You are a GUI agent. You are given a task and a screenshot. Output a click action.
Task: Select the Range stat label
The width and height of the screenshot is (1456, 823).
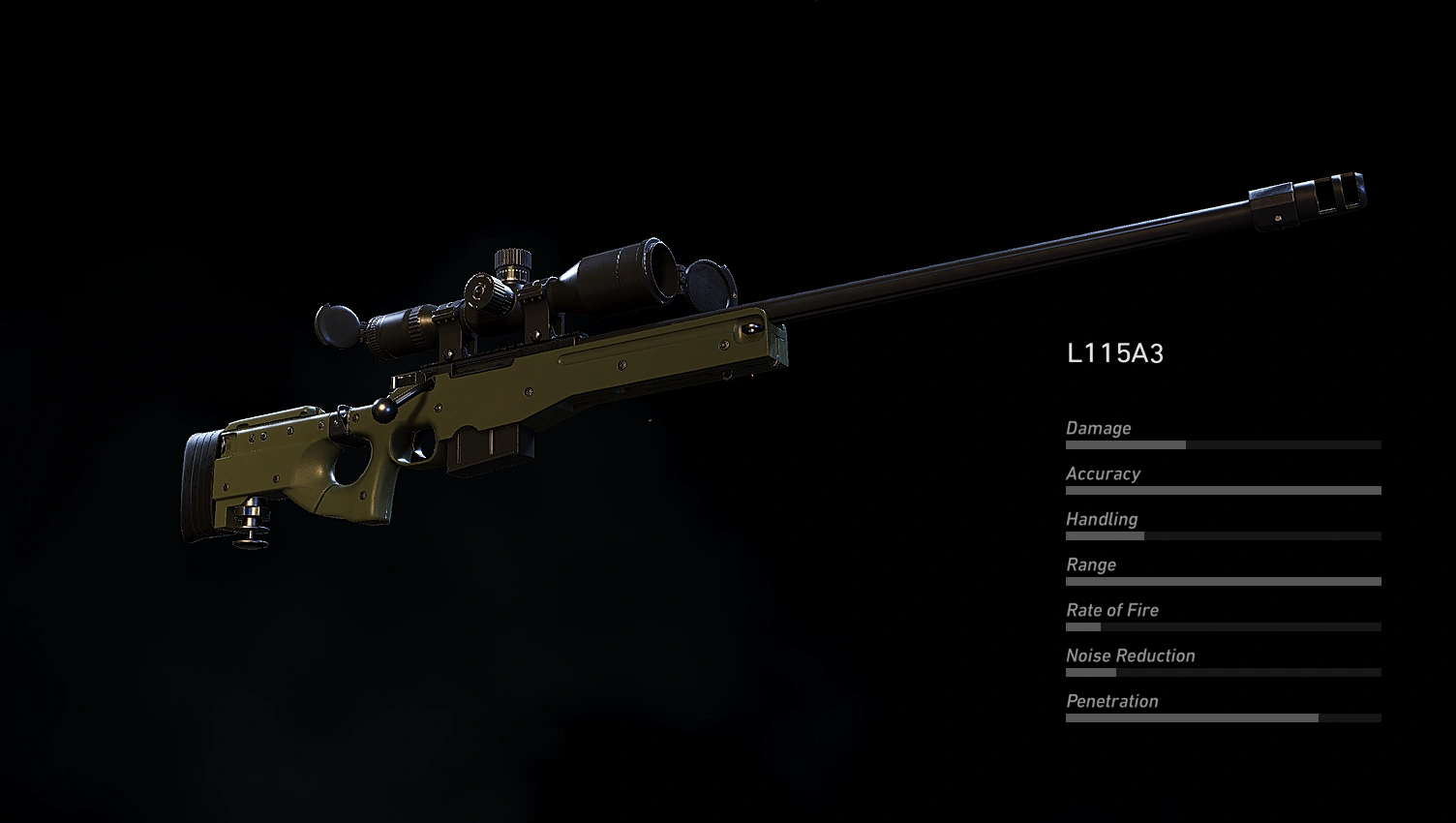(x=1090, y=564)
